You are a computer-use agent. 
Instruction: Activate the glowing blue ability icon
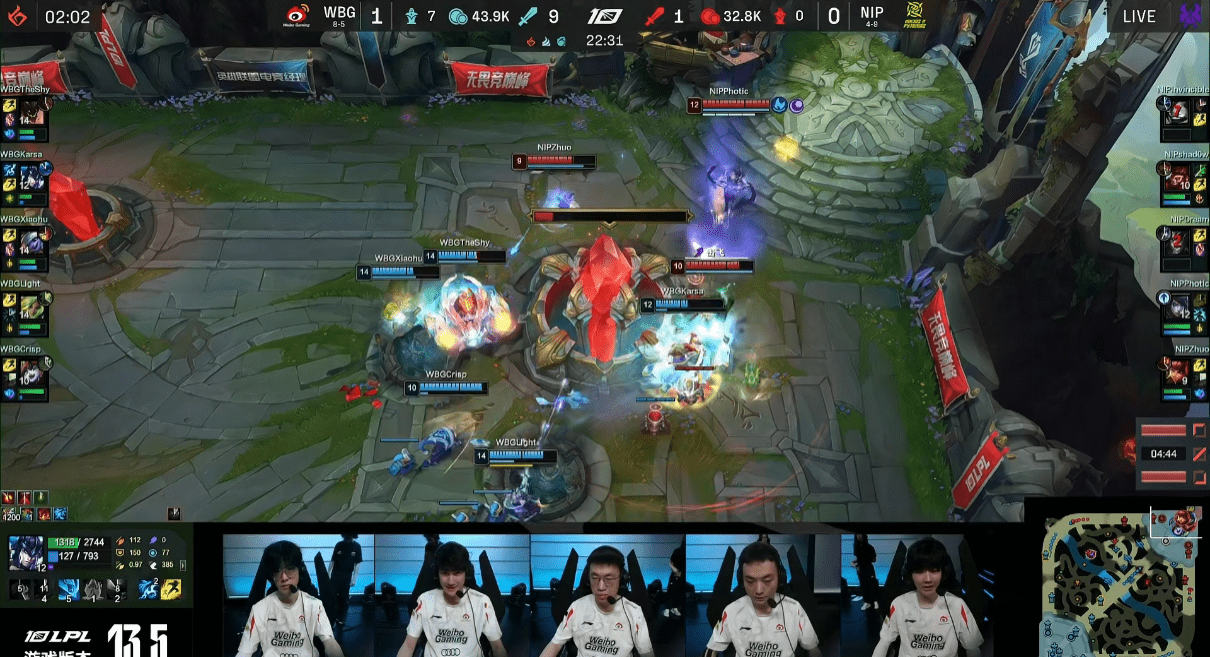pyautogui.click(x=68, y=589)
